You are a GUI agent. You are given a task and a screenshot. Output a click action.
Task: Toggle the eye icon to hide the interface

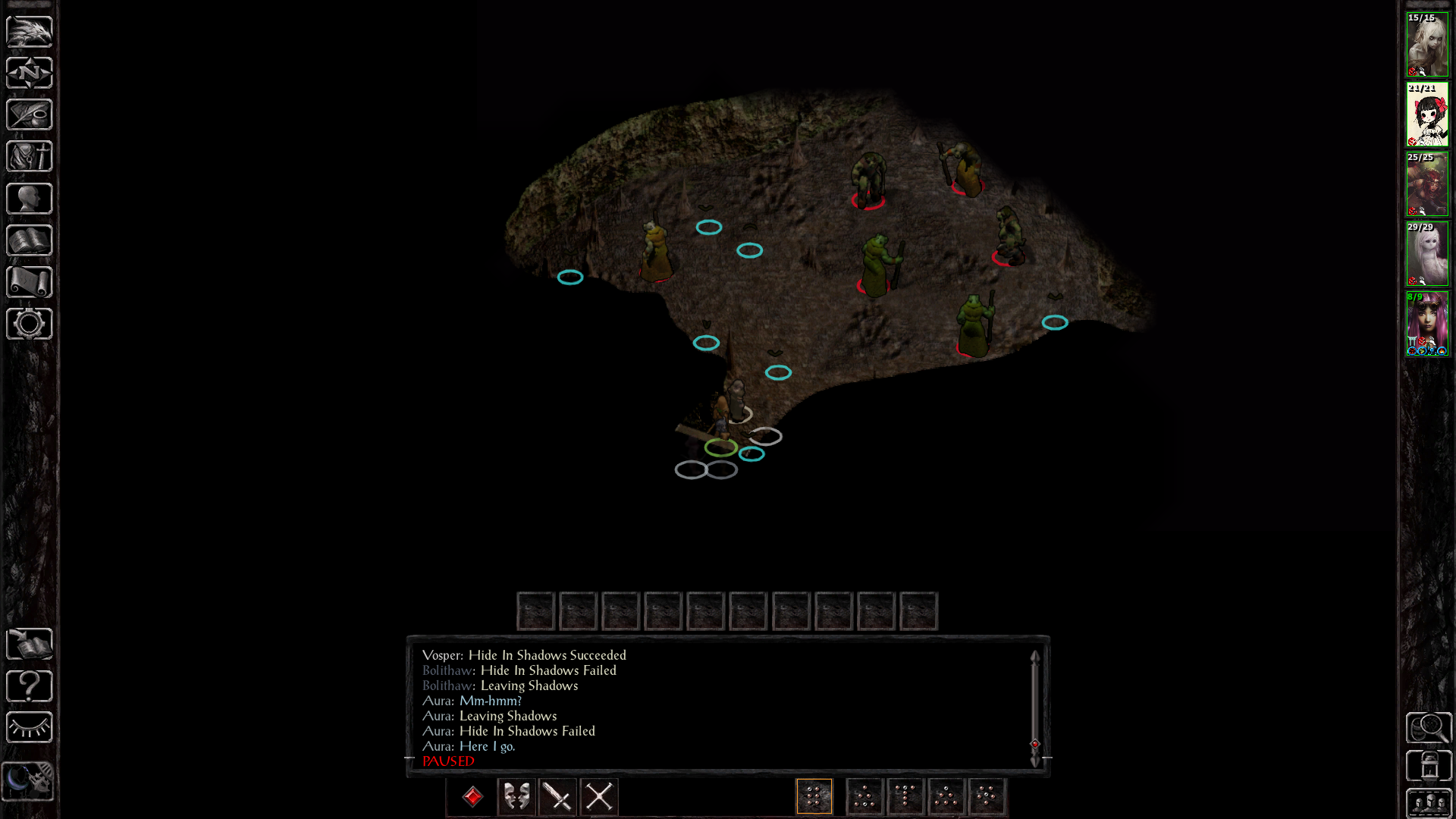[x=30, y=728]
